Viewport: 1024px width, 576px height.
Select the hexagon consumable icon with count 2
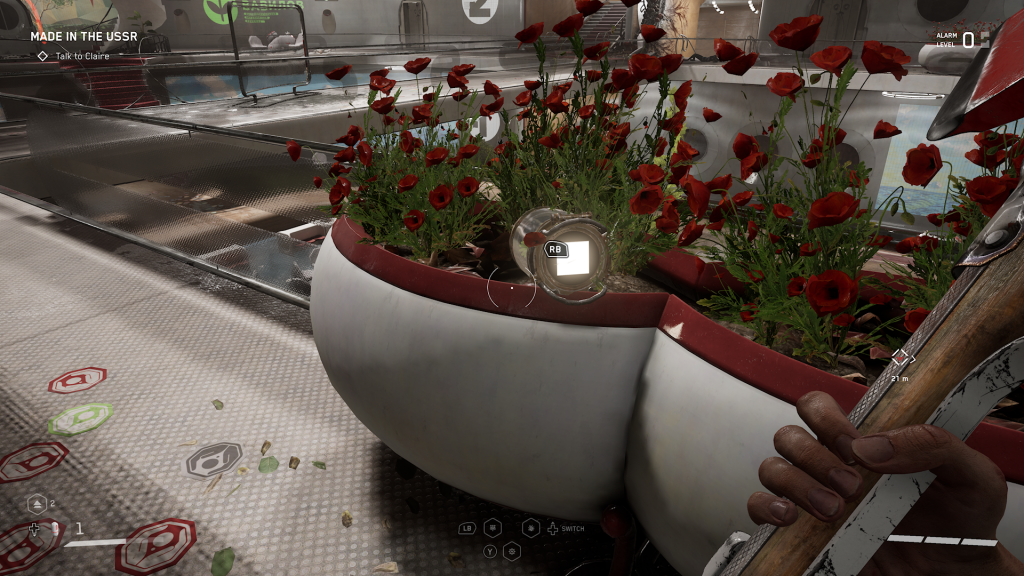(x=35, y=504)
